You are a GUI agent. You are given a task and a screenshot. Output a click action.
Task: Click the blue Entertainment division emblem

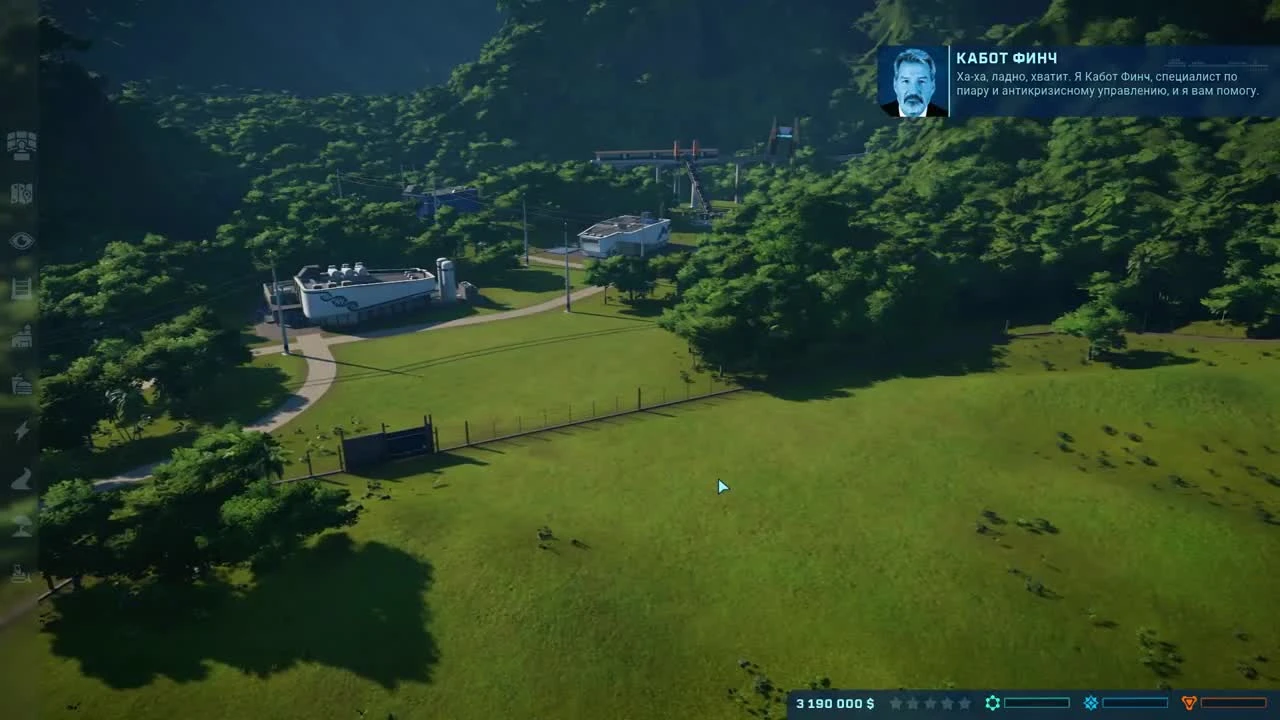1092,702
